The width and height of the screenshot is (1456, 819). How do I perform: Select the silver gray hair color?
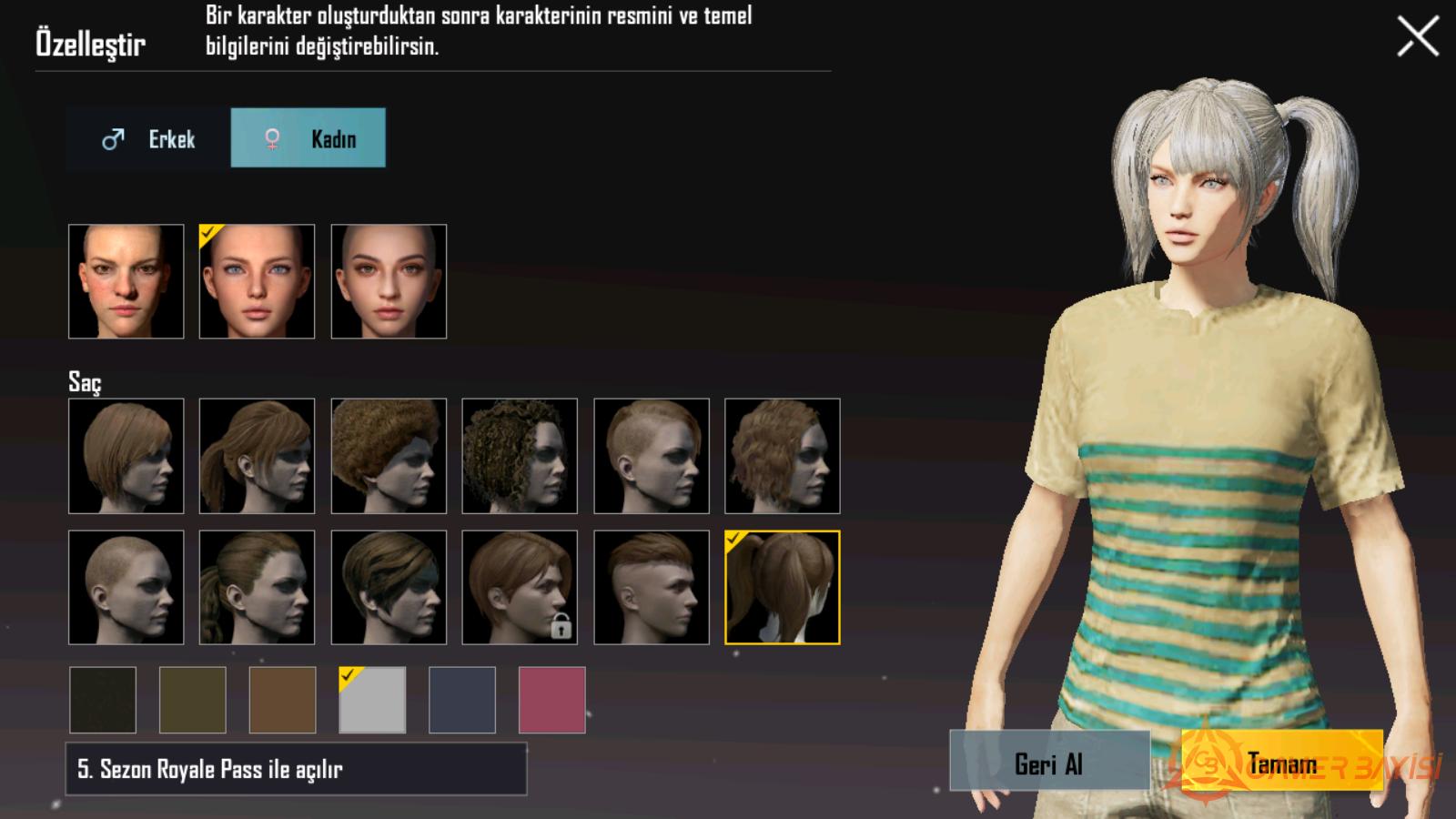click(372, 700)
